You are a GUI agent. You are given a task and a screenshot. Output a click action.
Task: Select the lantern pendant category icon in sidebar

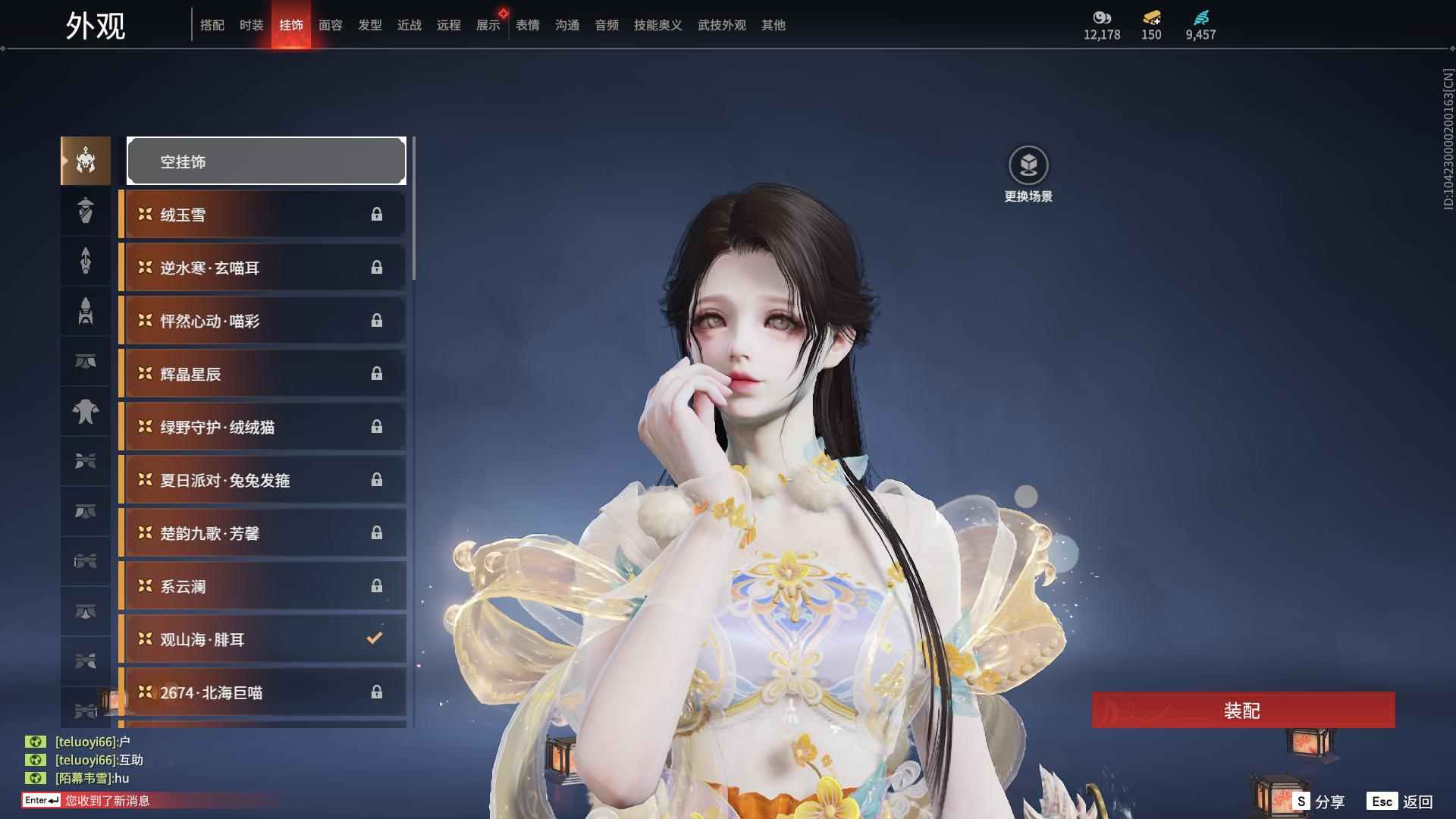85,211
